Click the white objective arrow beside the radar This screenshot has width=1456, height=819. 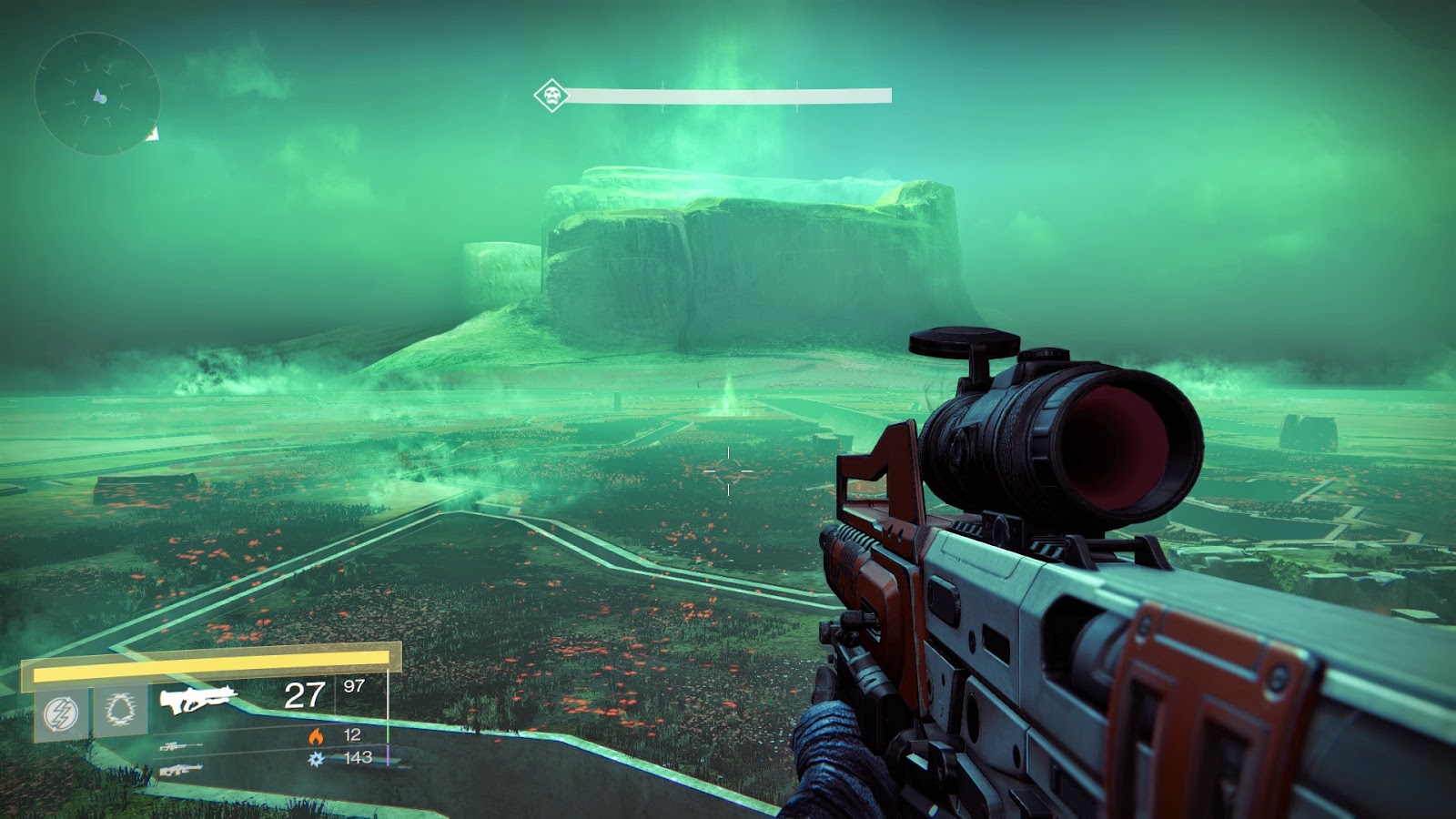153,135
